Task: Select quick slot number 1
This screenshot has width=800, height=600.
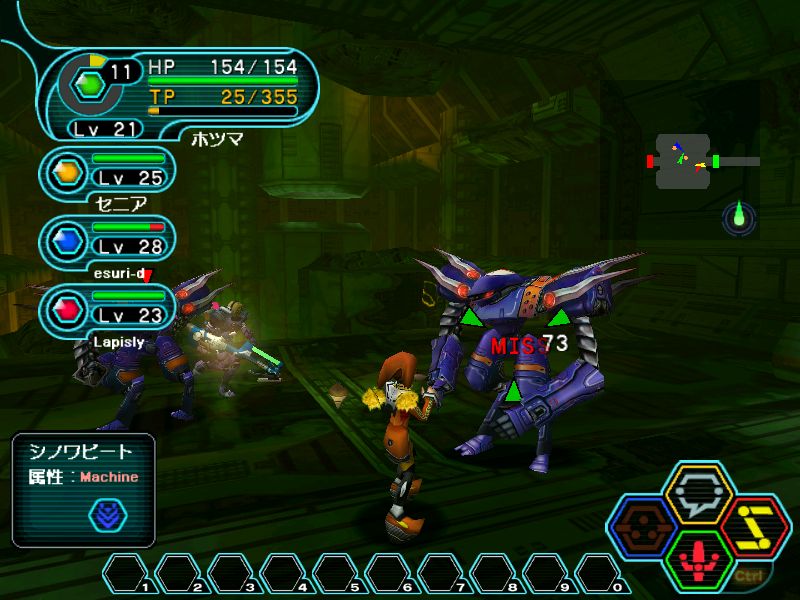Action: click(x=128, y=574)
